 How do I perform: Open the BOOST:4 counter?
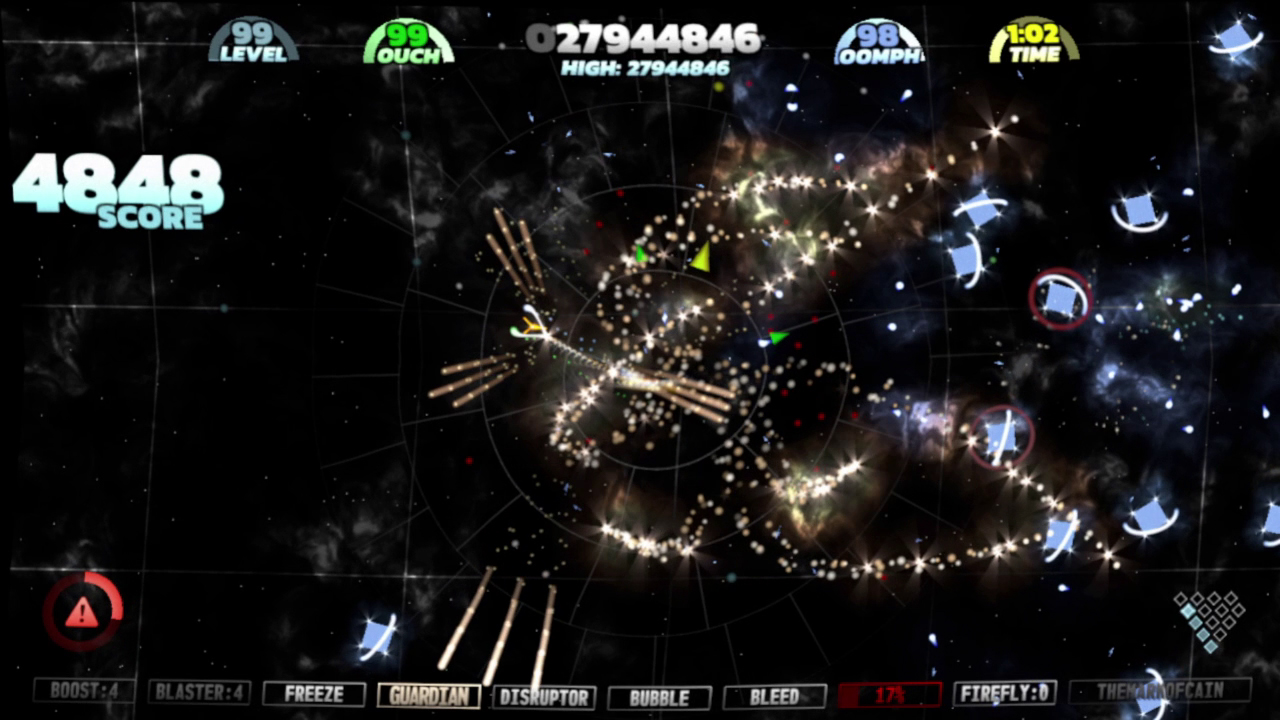coord(83,696)
